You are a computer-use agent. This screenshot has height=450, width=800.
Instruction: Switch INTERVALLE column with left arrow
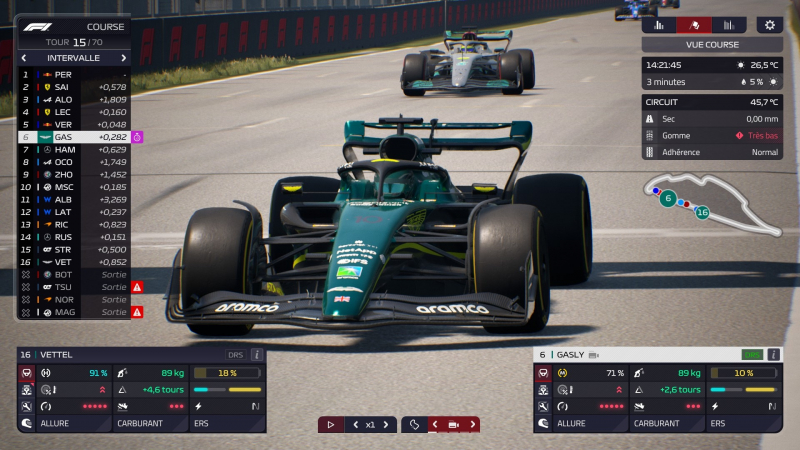[x=25, y=58]
